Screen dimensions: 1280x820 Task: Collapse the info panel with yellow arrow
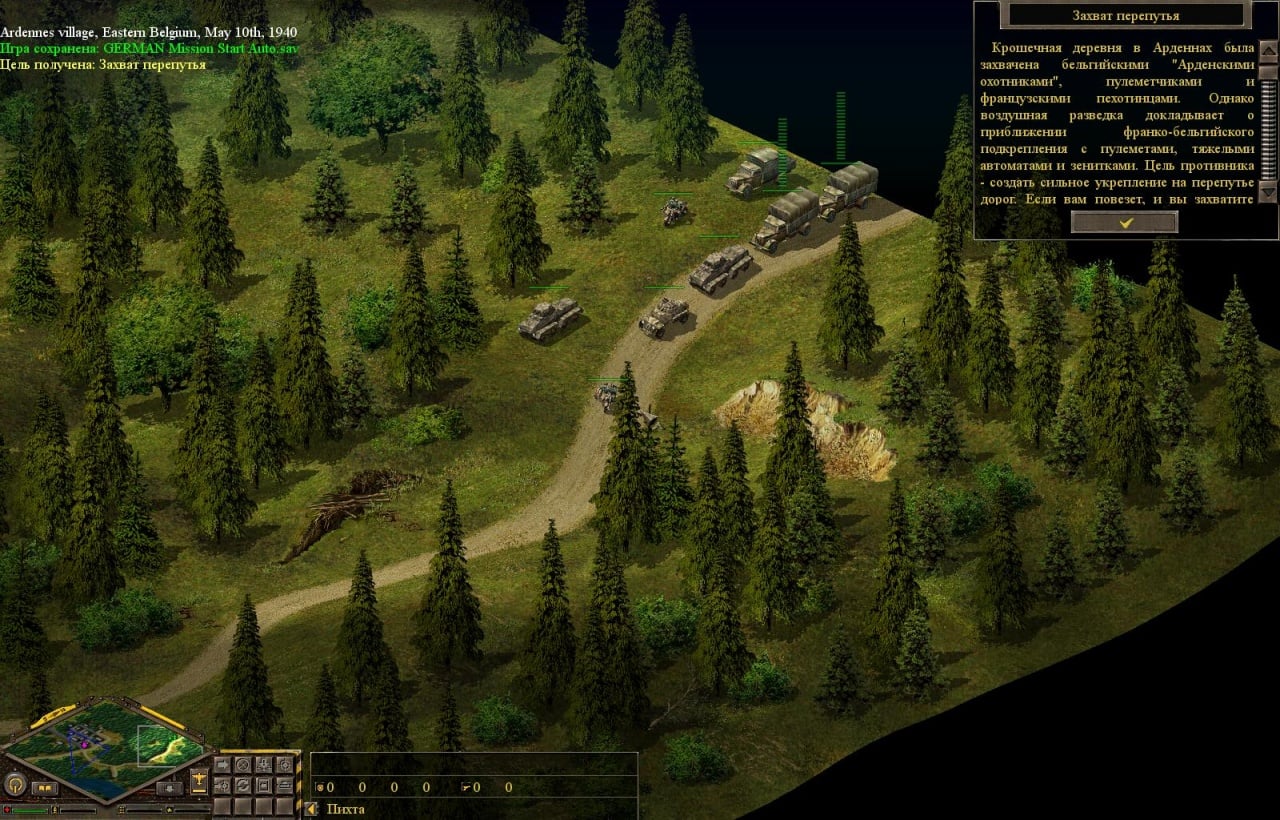click(x=311, y=809)
